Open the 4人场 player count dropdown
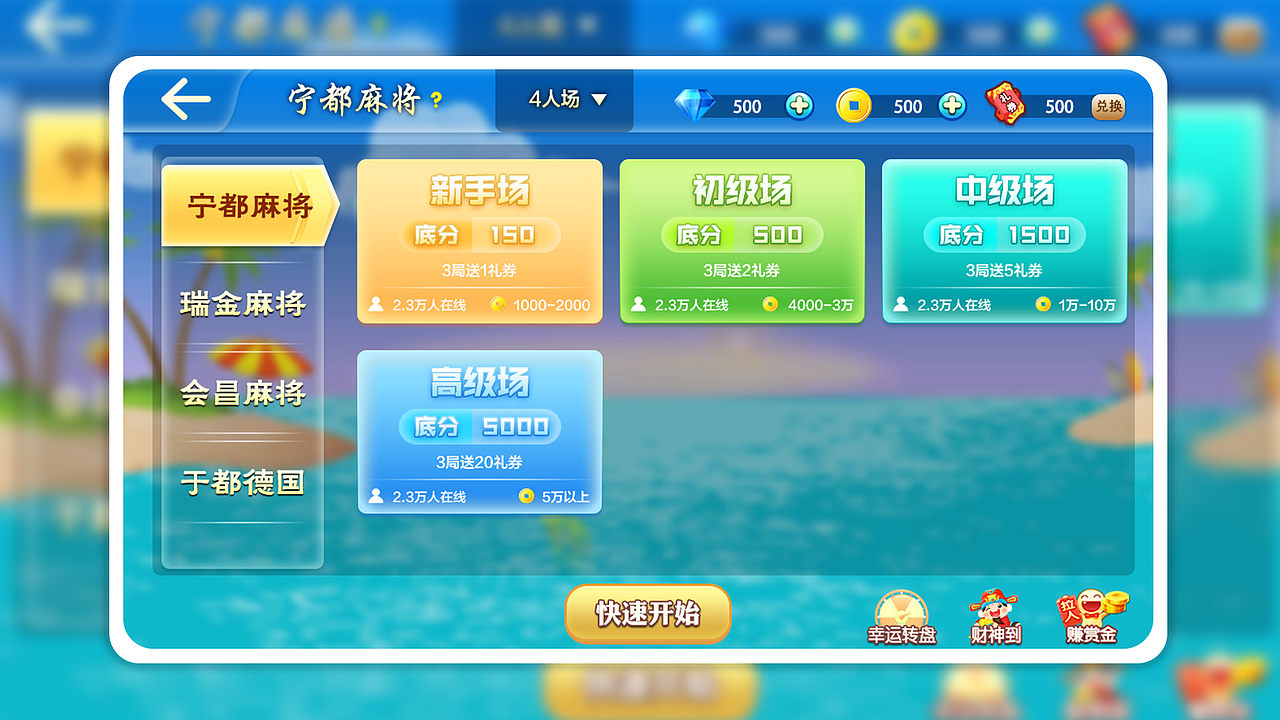 pos(563,100)
